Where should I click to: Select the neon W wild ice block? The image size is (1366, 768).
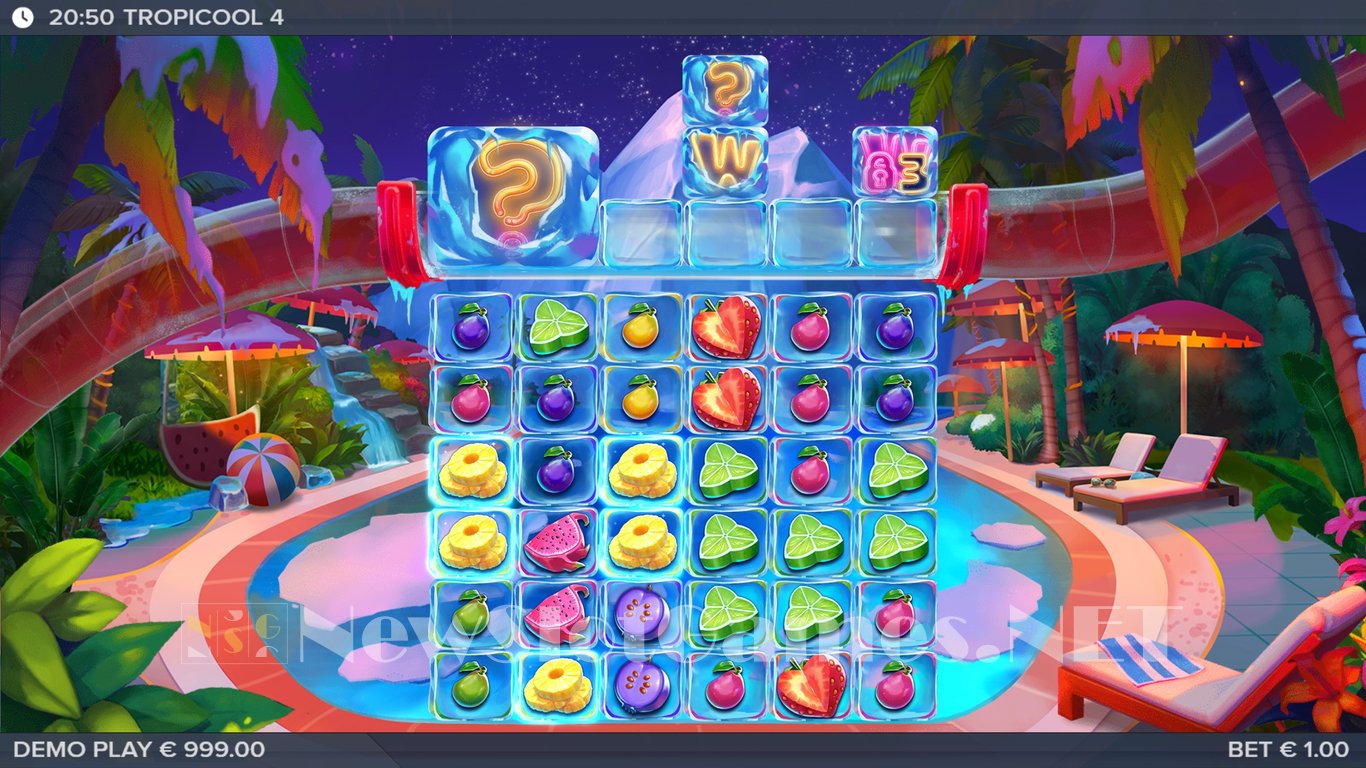(x=725, y=162)
